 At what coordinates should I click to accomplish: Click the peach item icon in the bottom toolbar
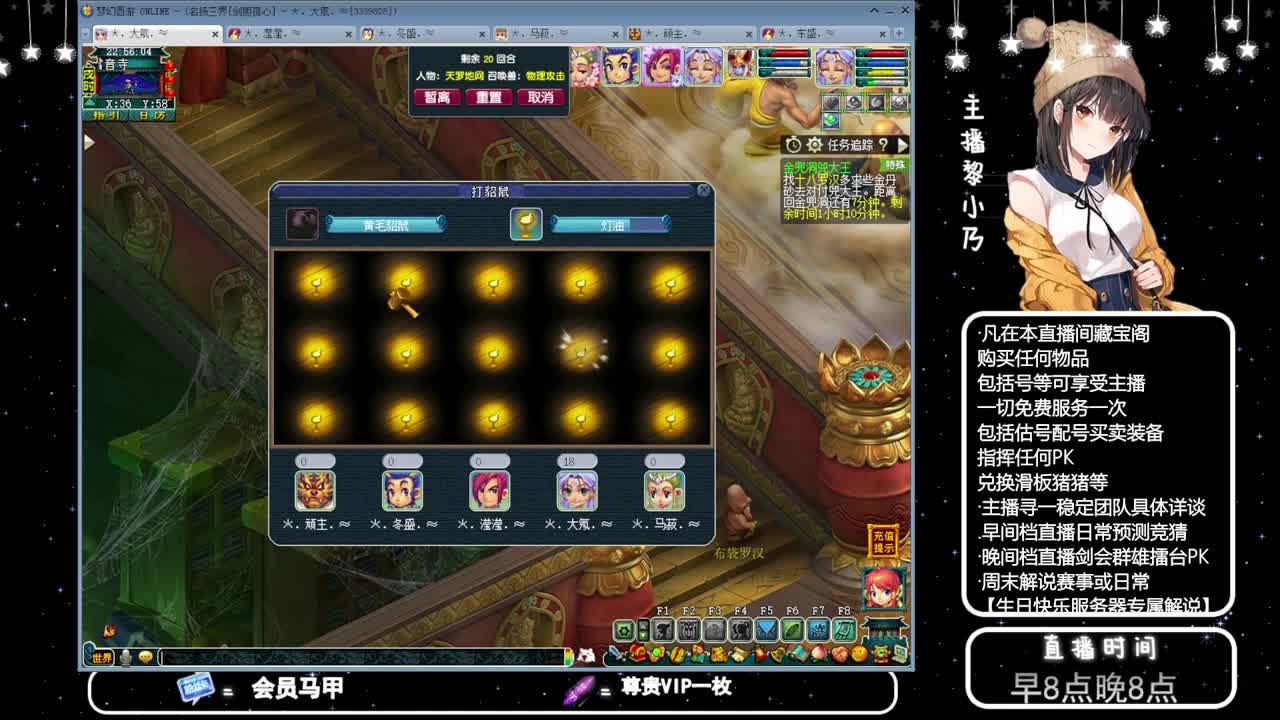pyautogui.click(x=819, y=652)
